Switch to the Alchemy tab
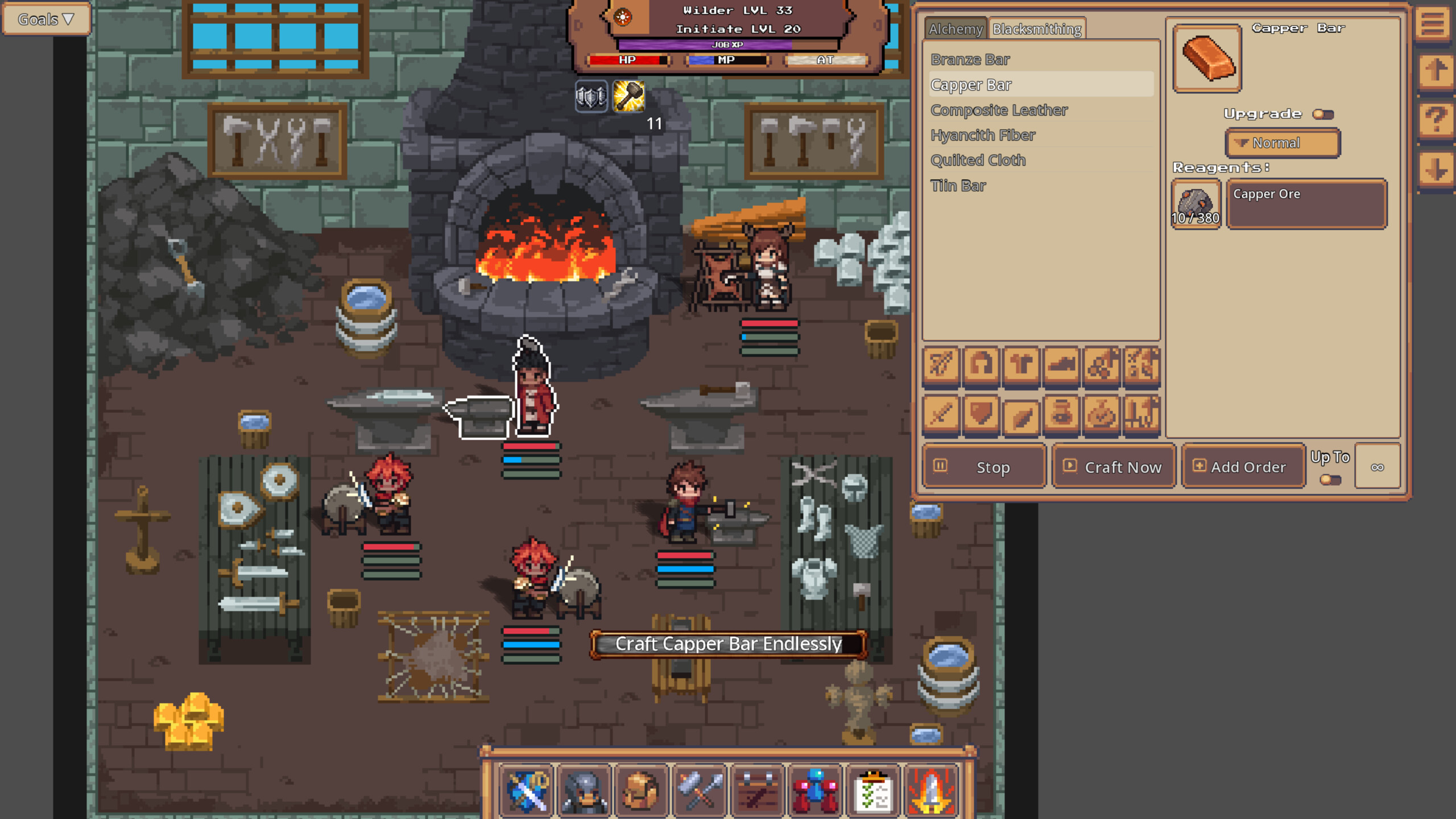The image size is (1456, 819). (955, 30)
